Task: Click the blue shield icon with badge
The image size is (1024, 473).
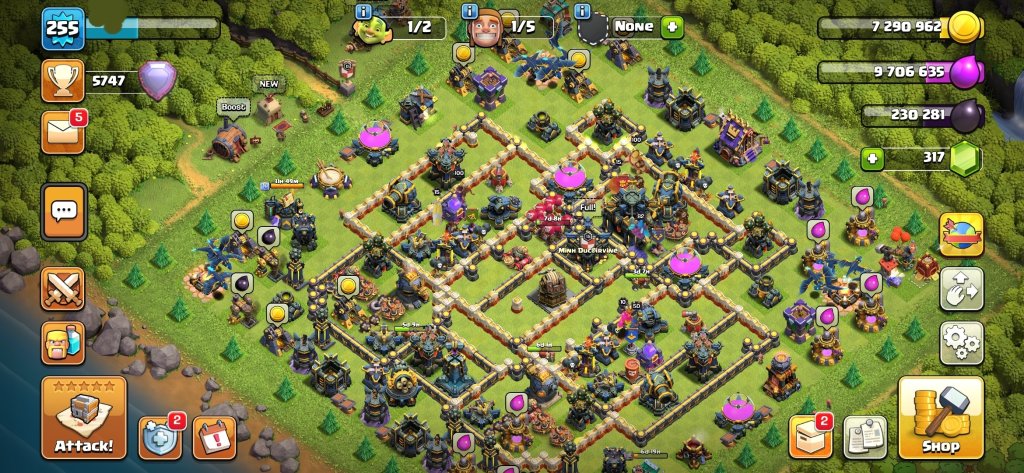Action: tap(159, 436)
